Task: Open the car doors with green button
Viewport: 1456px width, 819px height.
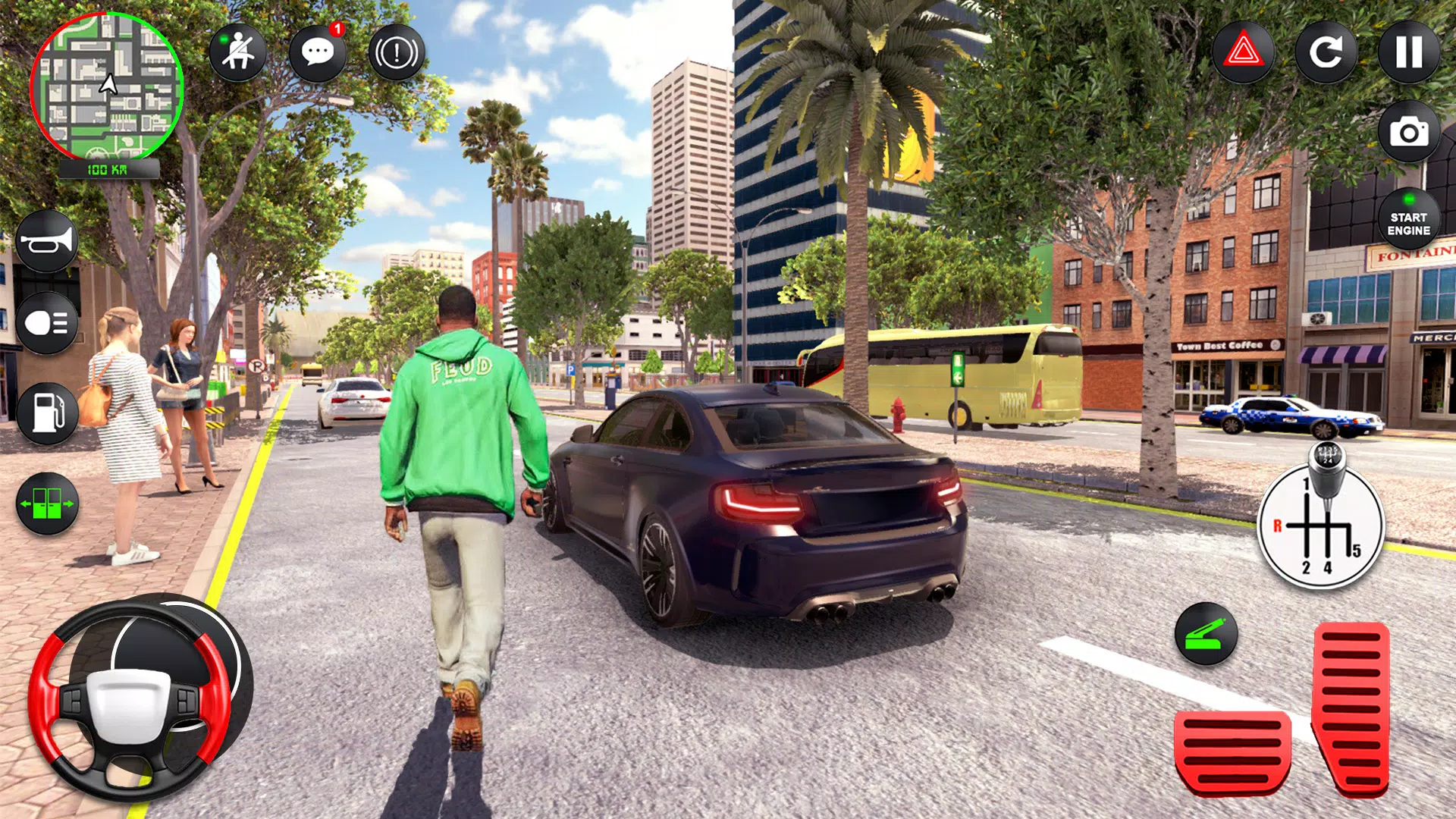Action: (x=47, y=504)
